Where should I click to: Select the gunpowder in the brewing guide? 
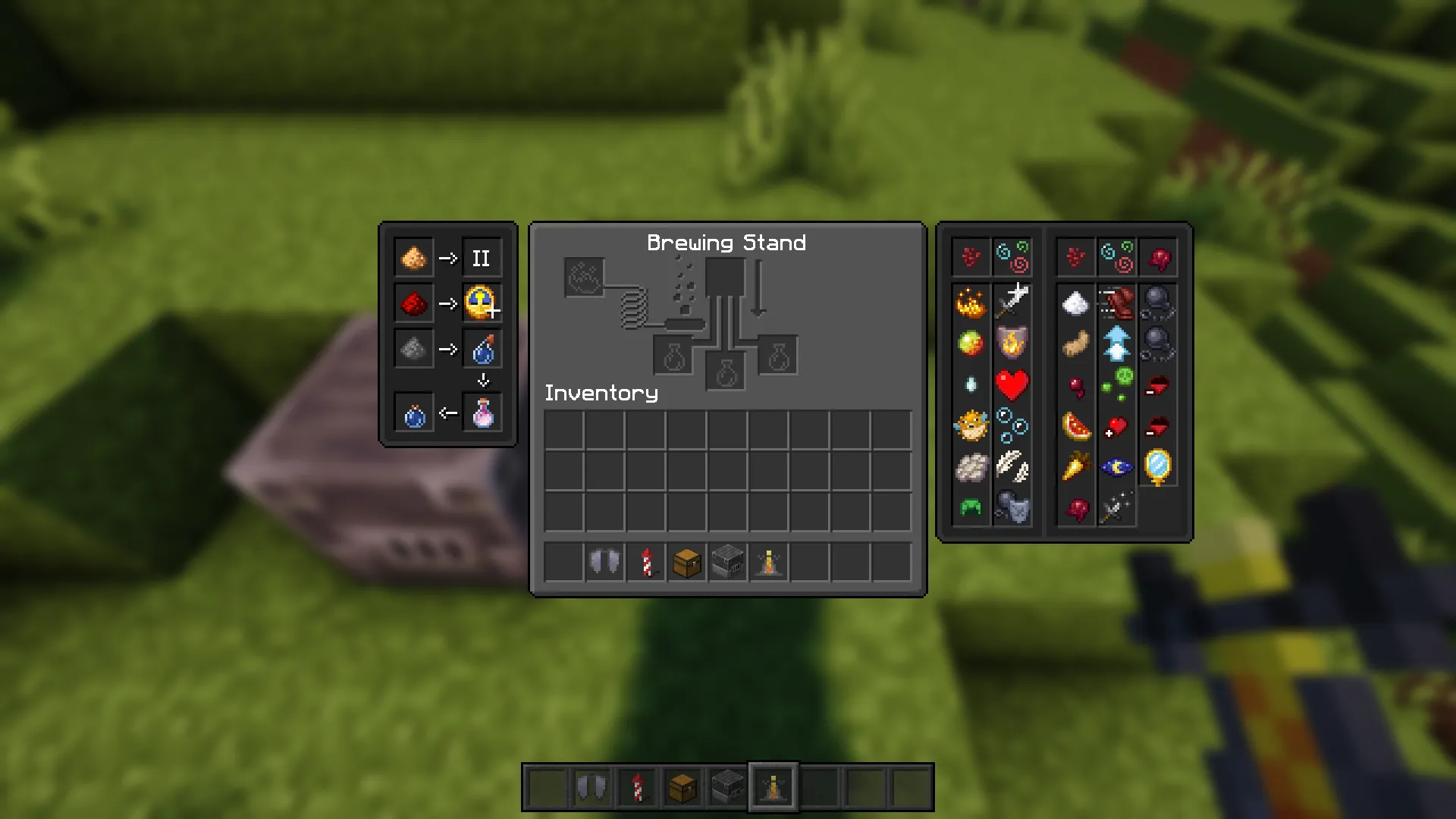pyautogui.click(x=413, y=349)
